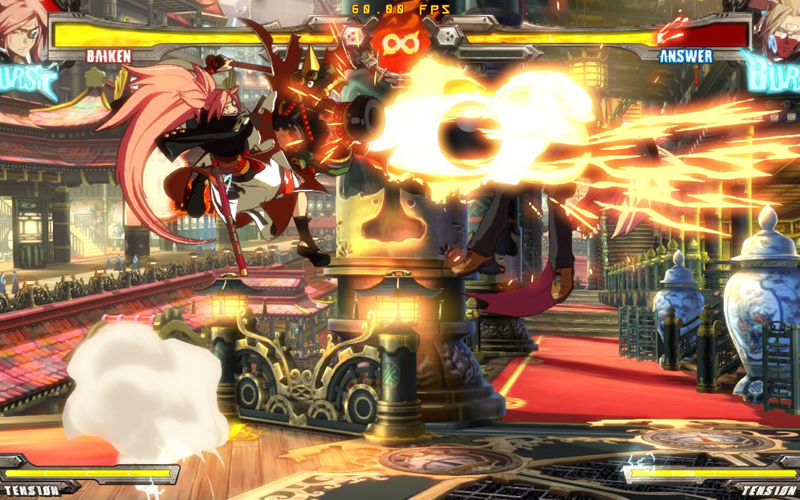This screenshot has height=500, width=800.
Task: Activate Answer's Burst icon
Action: (x=771, y=70)
